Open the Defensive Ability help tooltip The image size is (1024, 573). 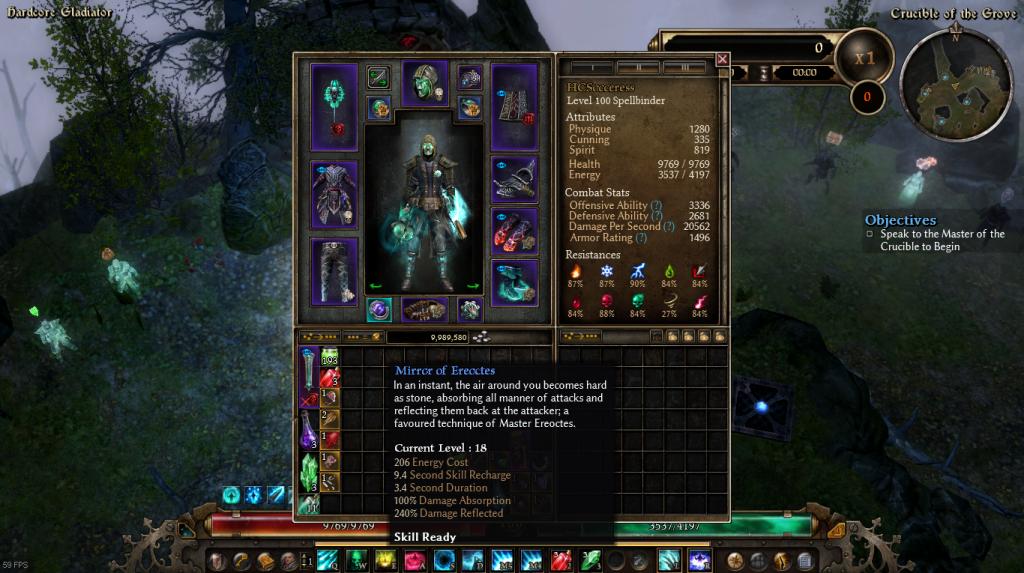pyautogui.click(x=657, y=216)
